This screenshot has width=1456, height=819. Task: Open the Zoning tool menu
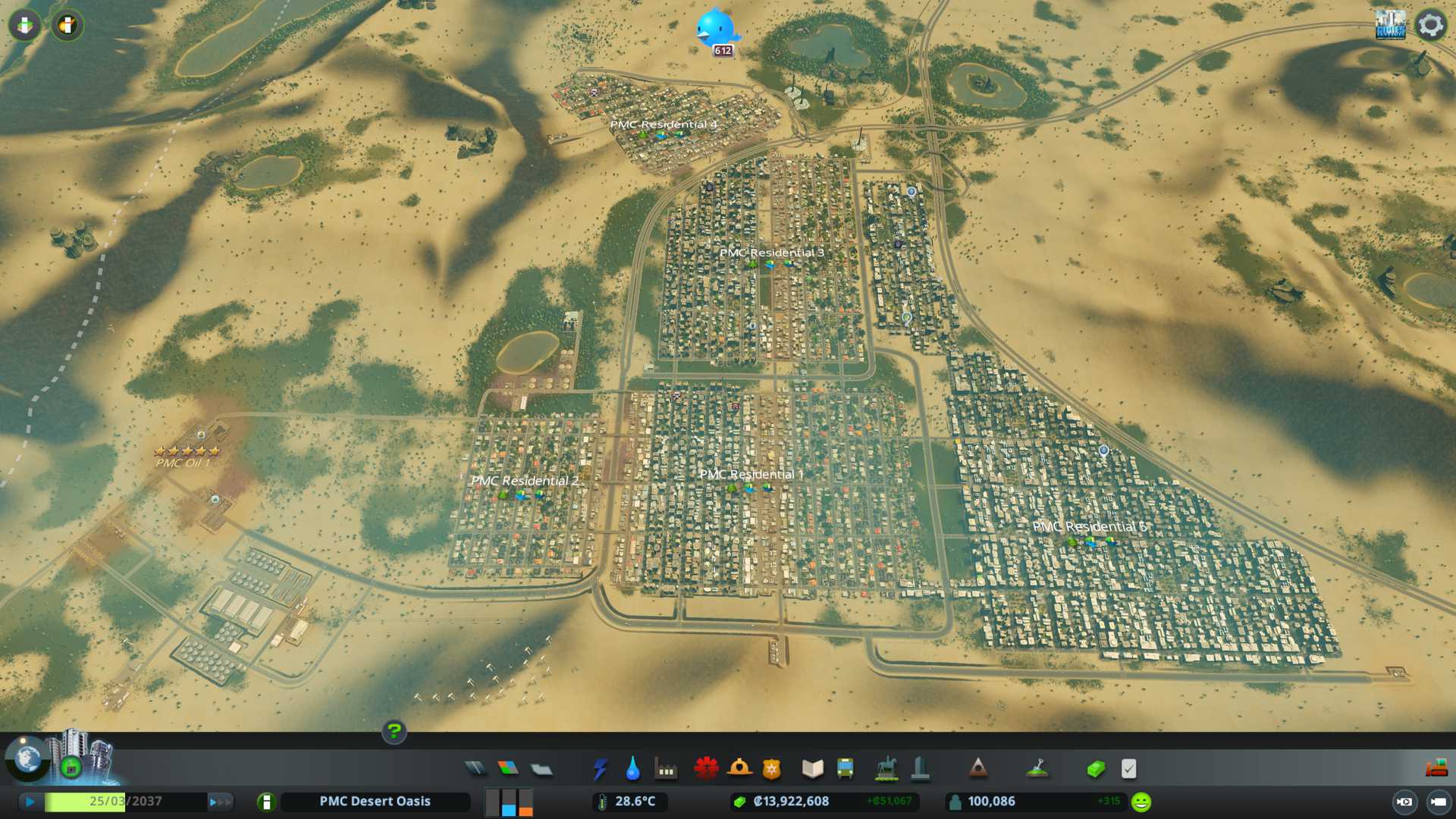click(x=508, y=769)
